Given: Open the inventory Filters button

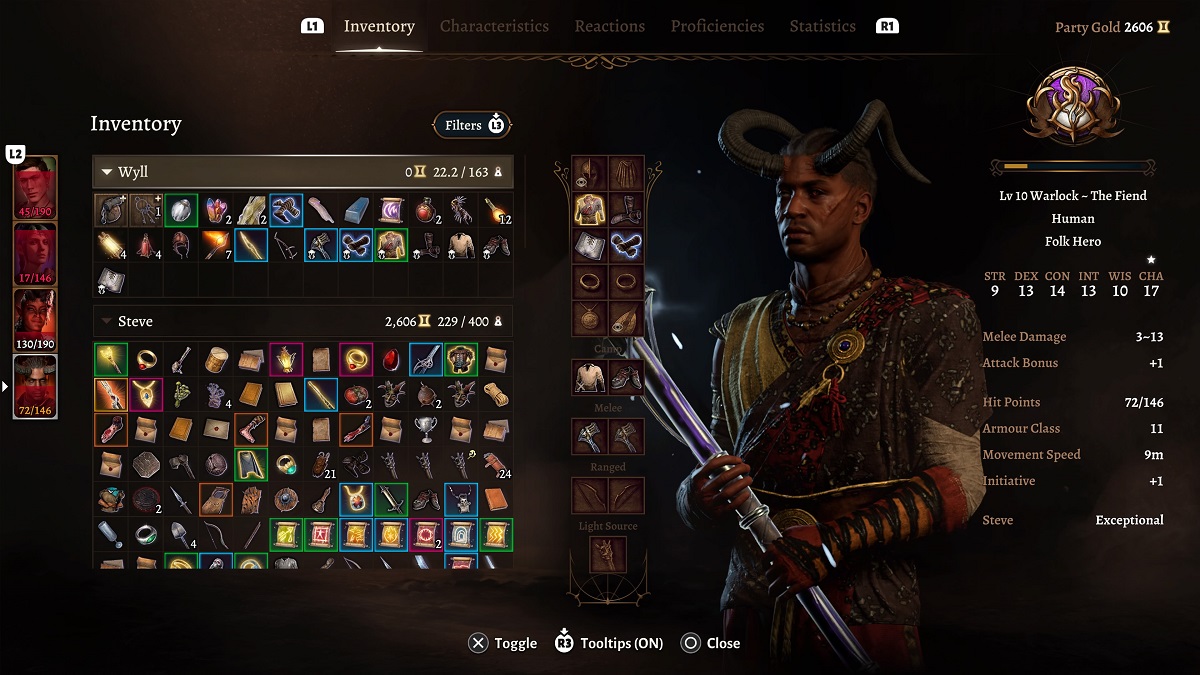Looking at the screenshot, I should point(472,125).
